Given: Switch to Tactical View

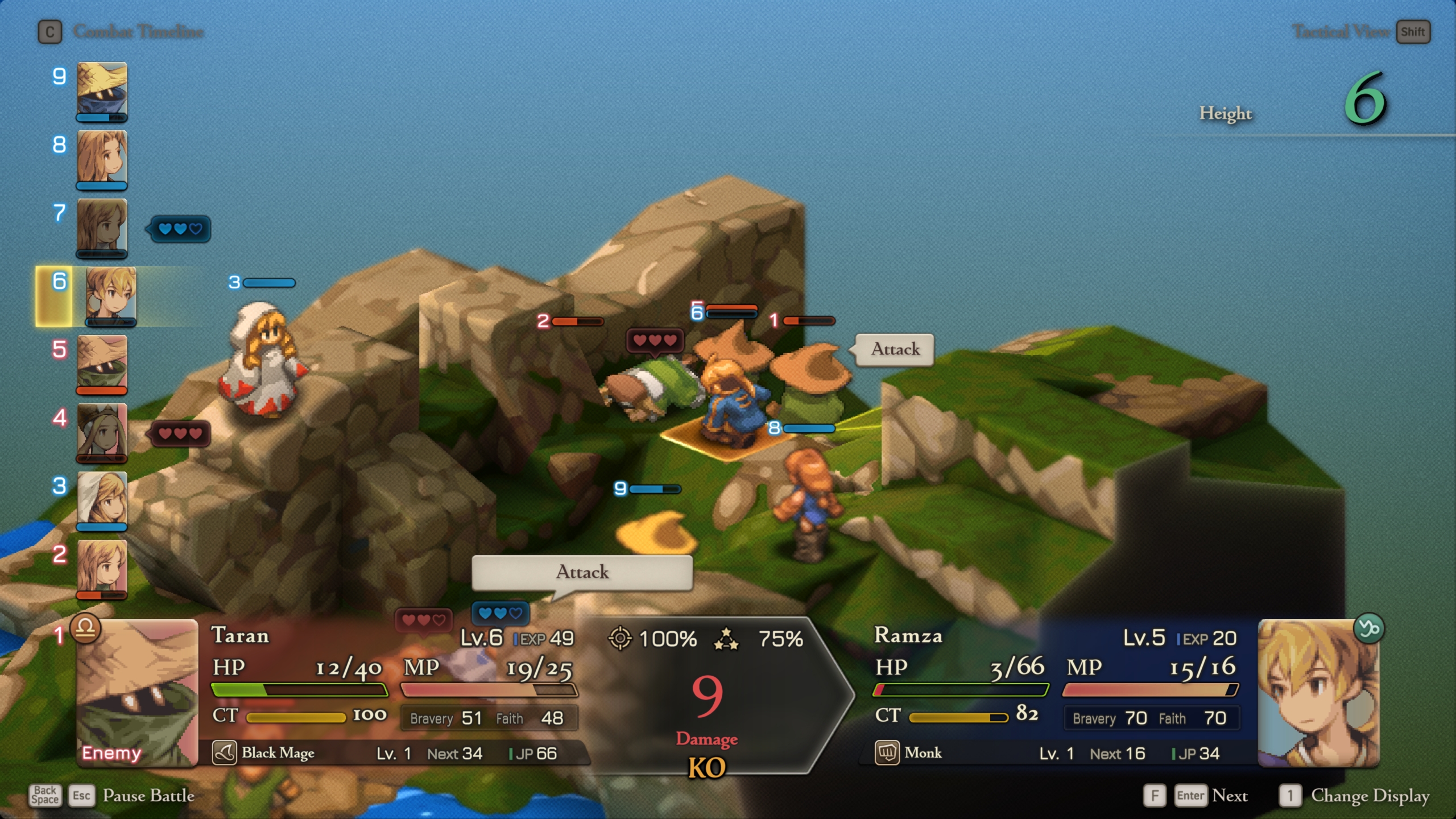Looking at the screenshot, I should (x=1413, y=32).
